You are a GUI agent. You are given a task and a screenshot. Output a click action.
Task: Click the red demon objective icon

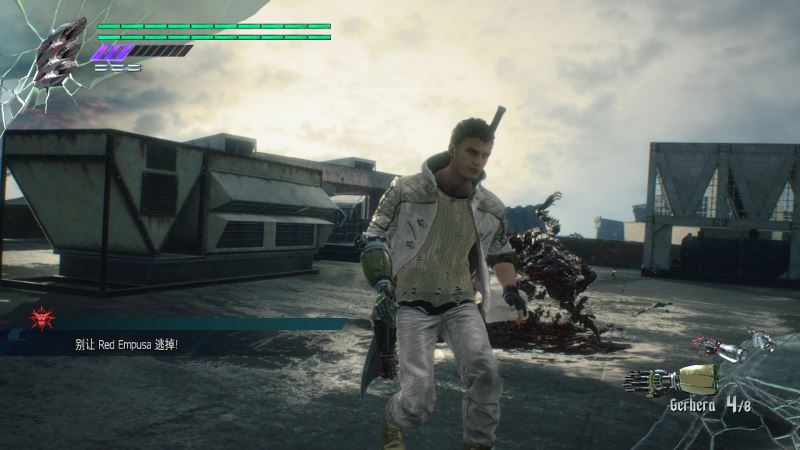(41, 318)
